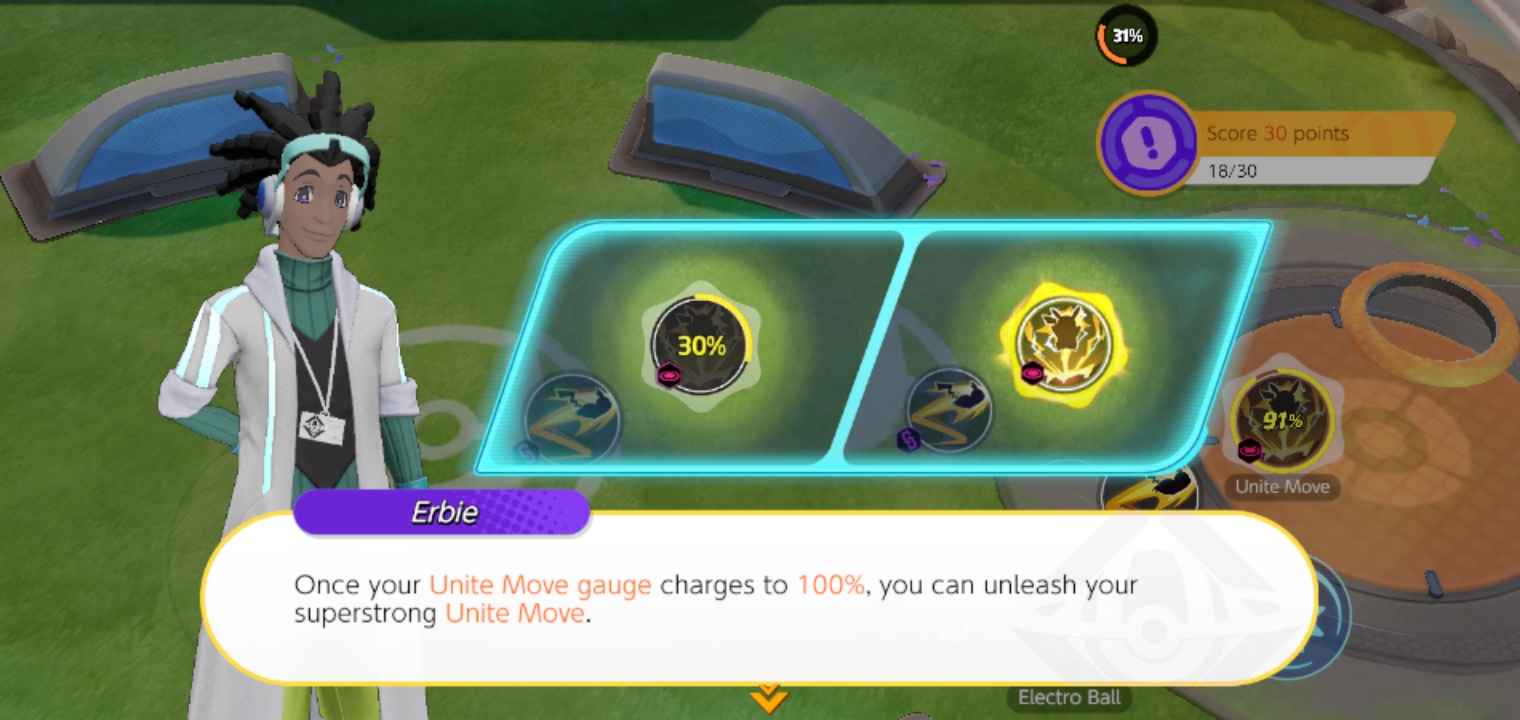The image size is (1520, 720).
Task: Activate the Unite Move button at 91%
Action: point(1282,420)
